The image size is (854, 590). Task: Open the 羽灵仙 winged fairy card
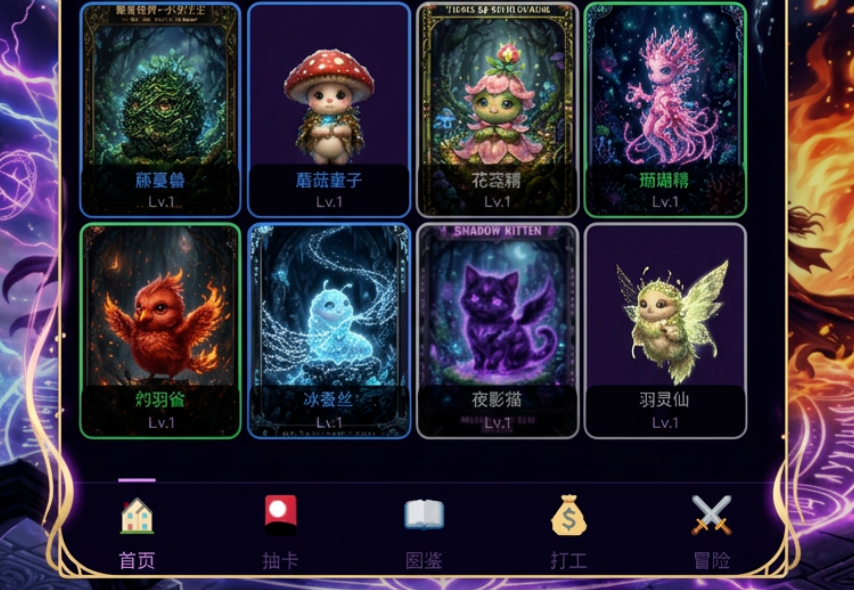click(665, 330)
